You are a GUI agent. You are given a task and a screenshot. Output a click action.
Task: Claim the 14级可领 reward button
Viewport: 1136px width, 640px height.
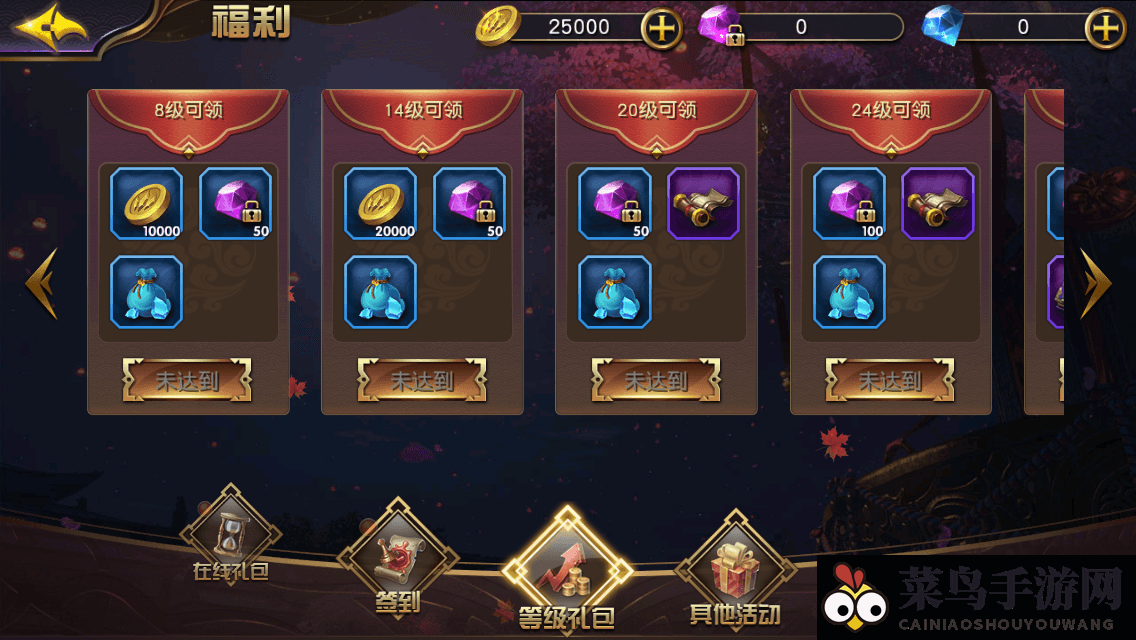click(422, 380)
